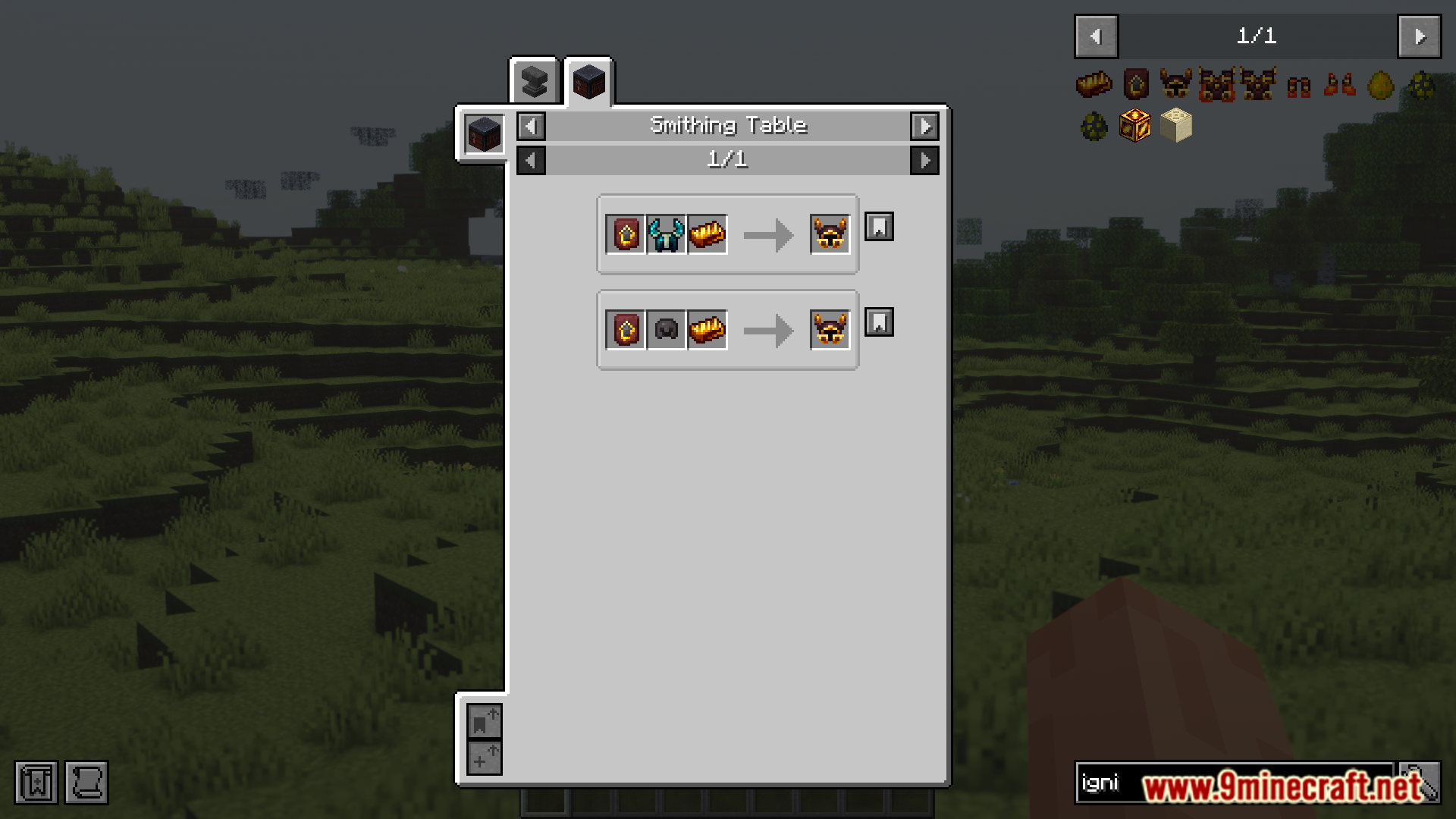The width and height of the screenshot is (1456, 819).
Task: Pick the orange spawn egg in item list
Action: coord(1381,86)
